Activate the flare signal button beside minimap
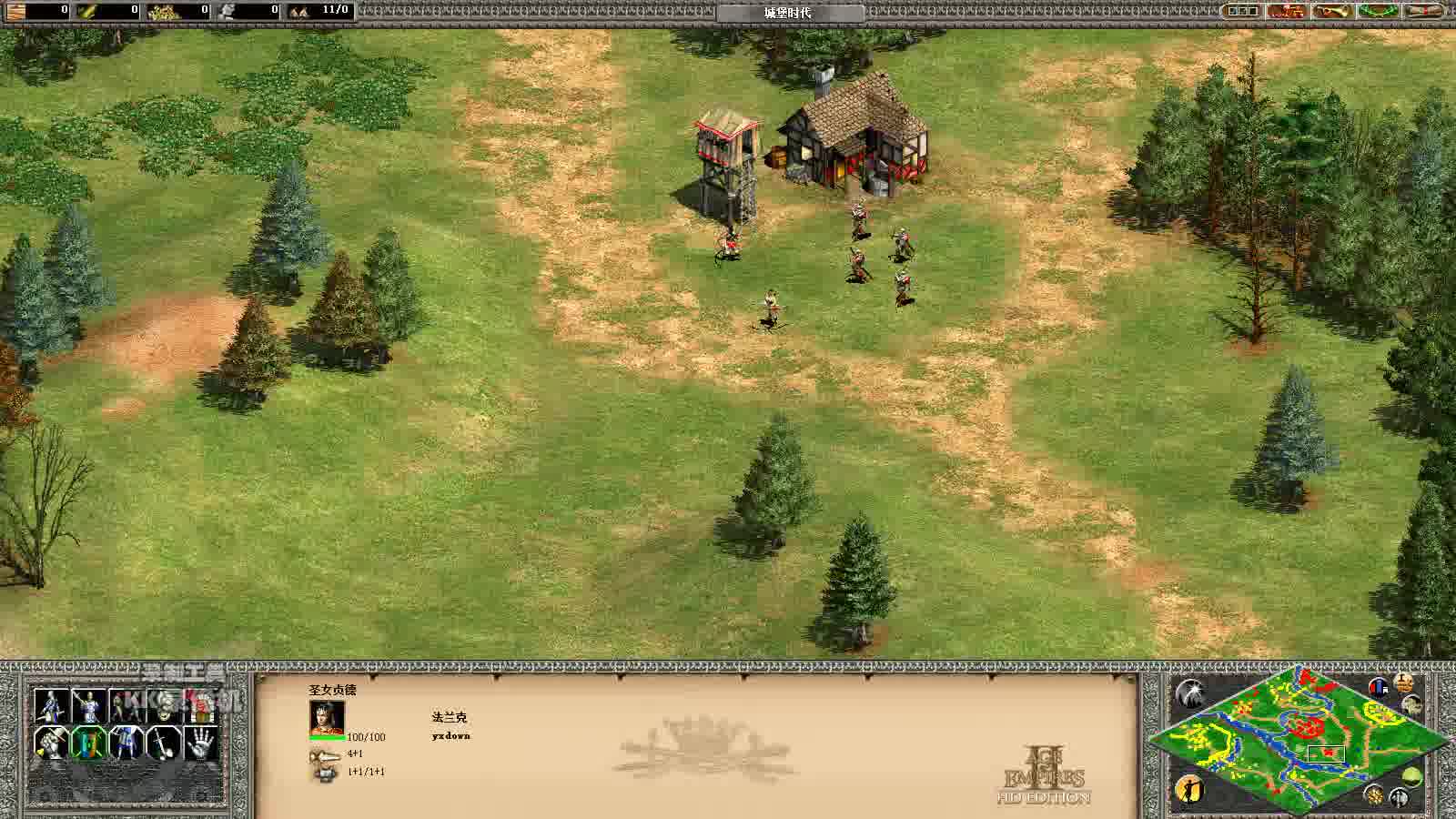The height and width of the screenshot is (819, 1456). pos(1188,693)
